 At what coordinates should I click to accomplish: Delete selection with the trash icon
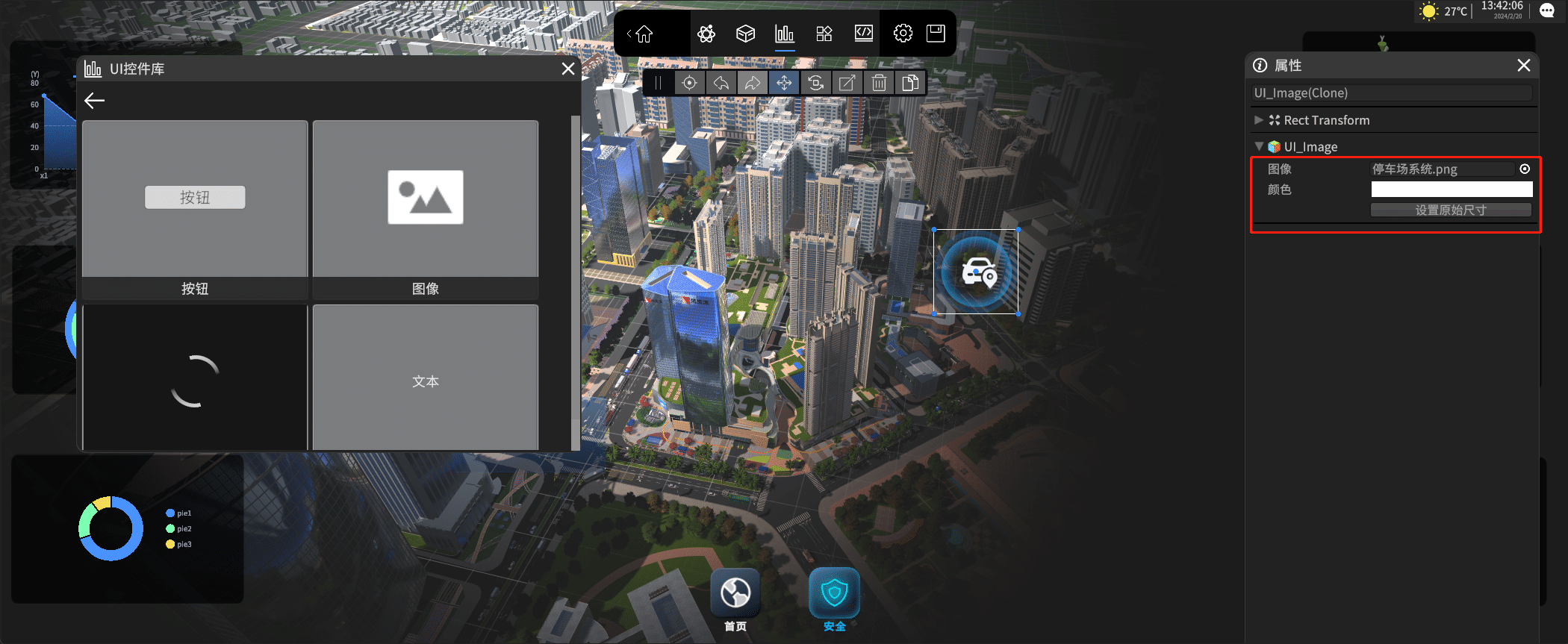pyautogui.click(x=879, y=83)
